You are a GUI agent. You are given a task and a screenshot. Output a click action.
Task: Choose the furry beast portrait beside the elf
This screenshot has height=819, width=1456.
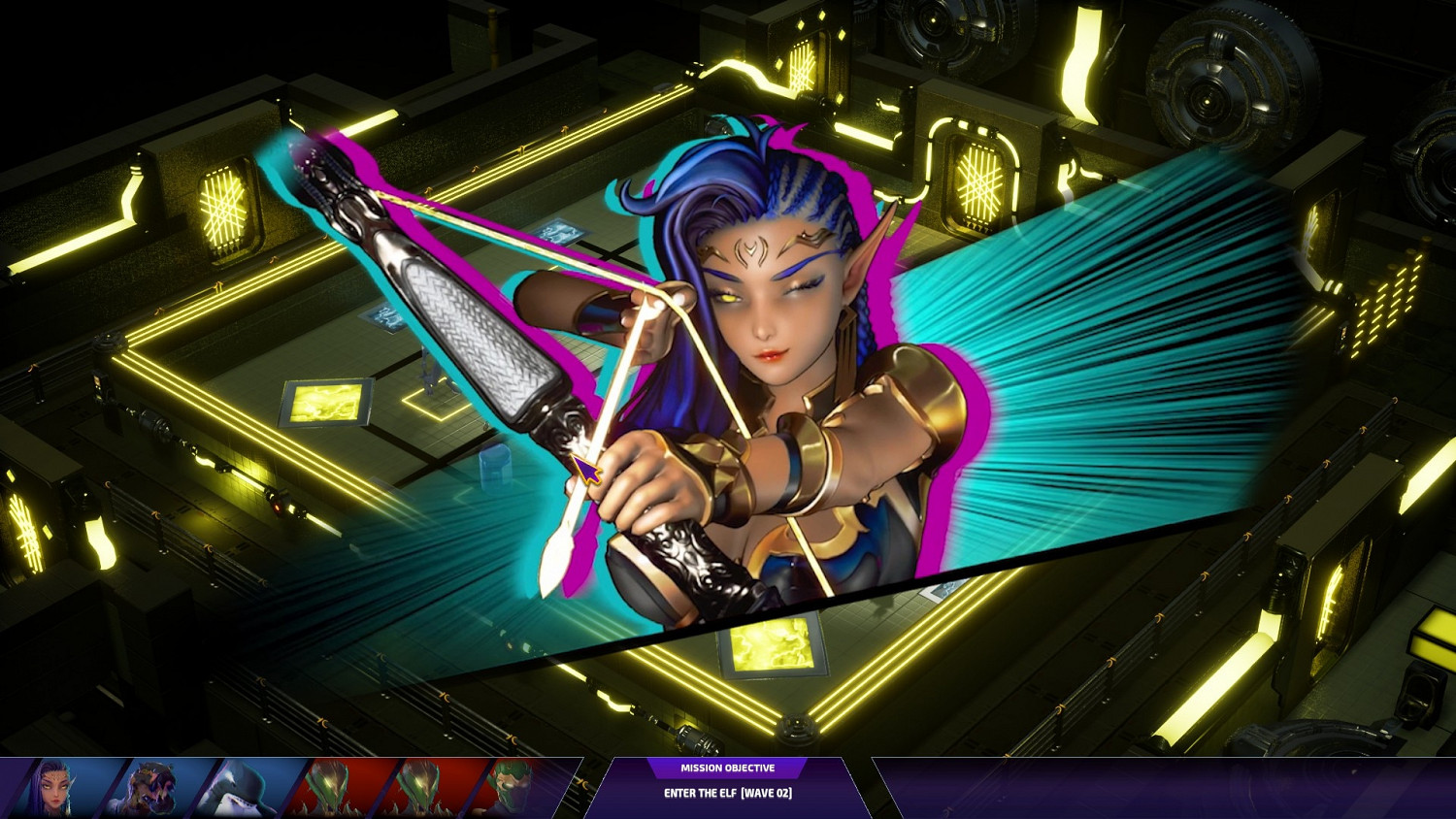[151, 788]
